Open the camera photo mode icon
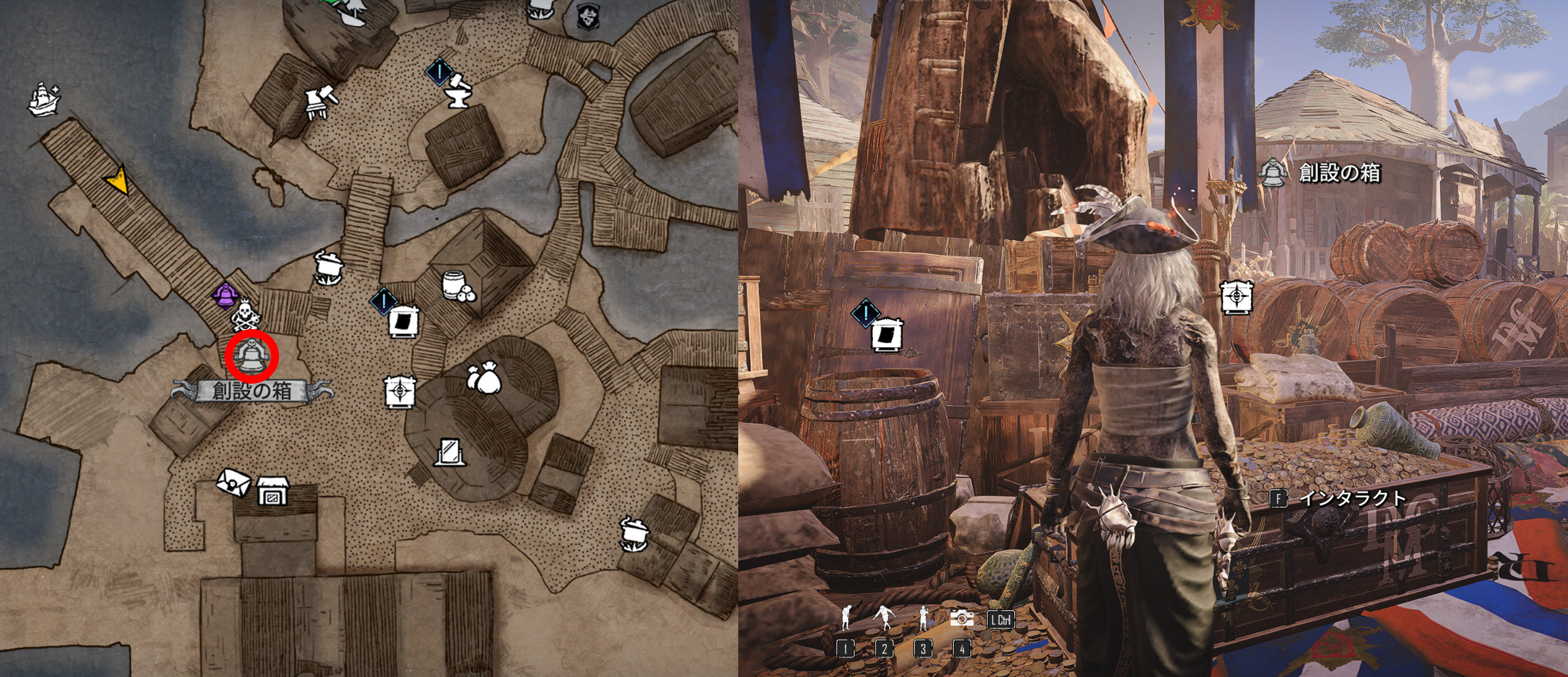 tap(961, 618)
